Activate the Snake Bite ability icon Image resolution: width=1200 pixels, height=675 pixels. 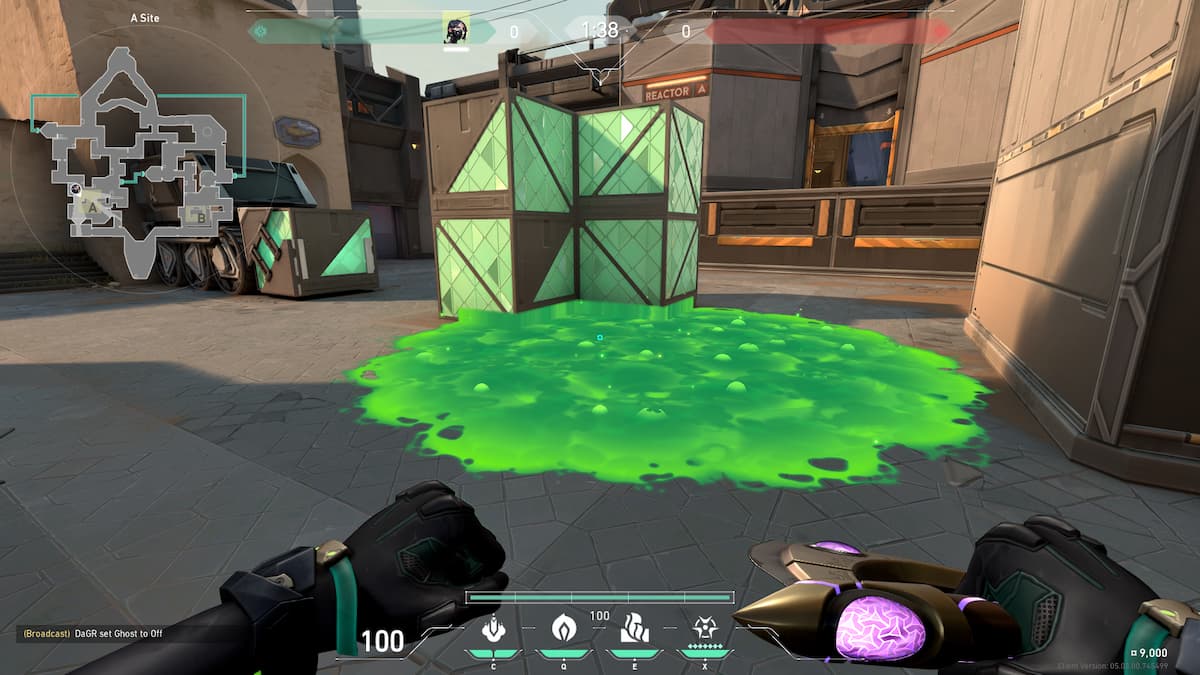pyautogui.click(x=492, y=629)
